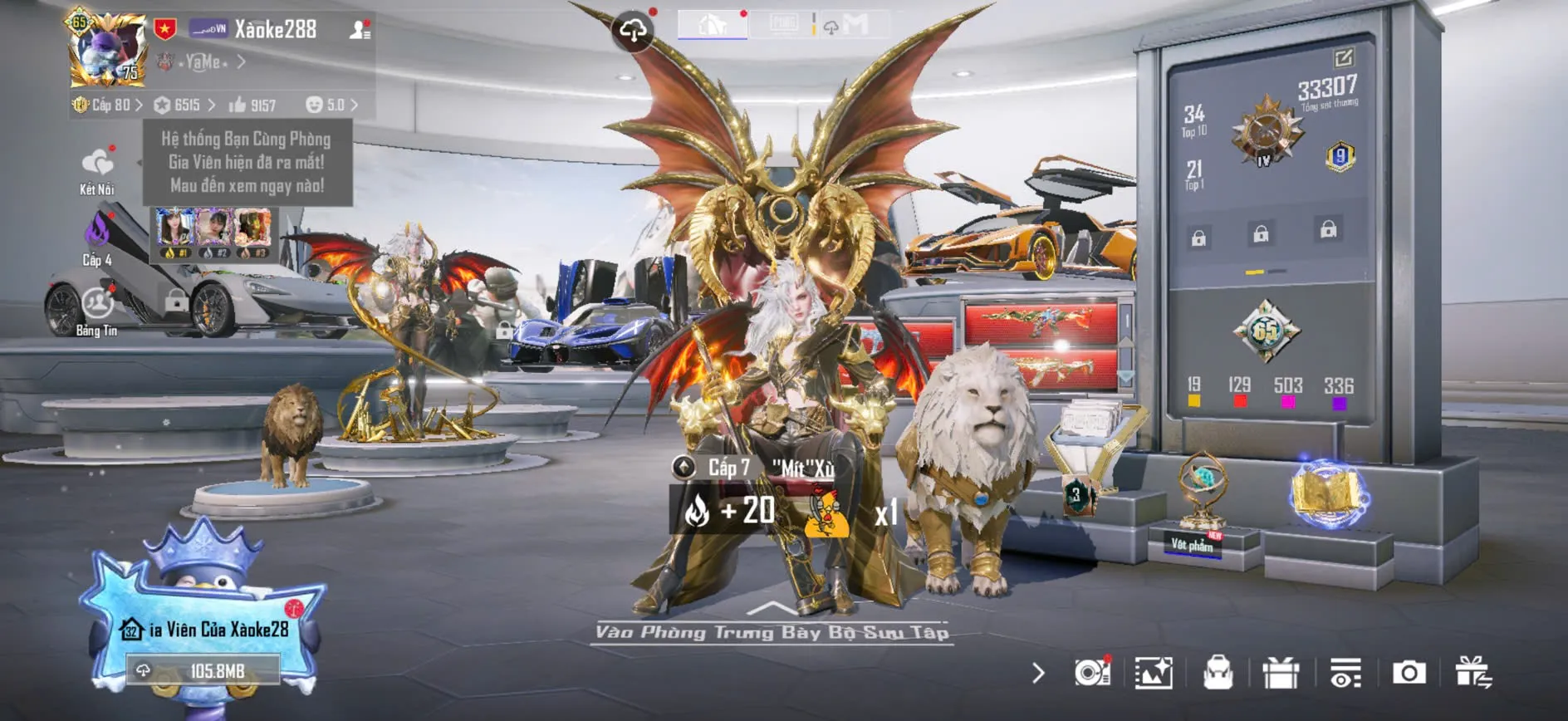The height and width of the screenshot is (721, 1568).
Task: Collapse the bottom toolbar with the arrow
Action: coord(1038,673)
